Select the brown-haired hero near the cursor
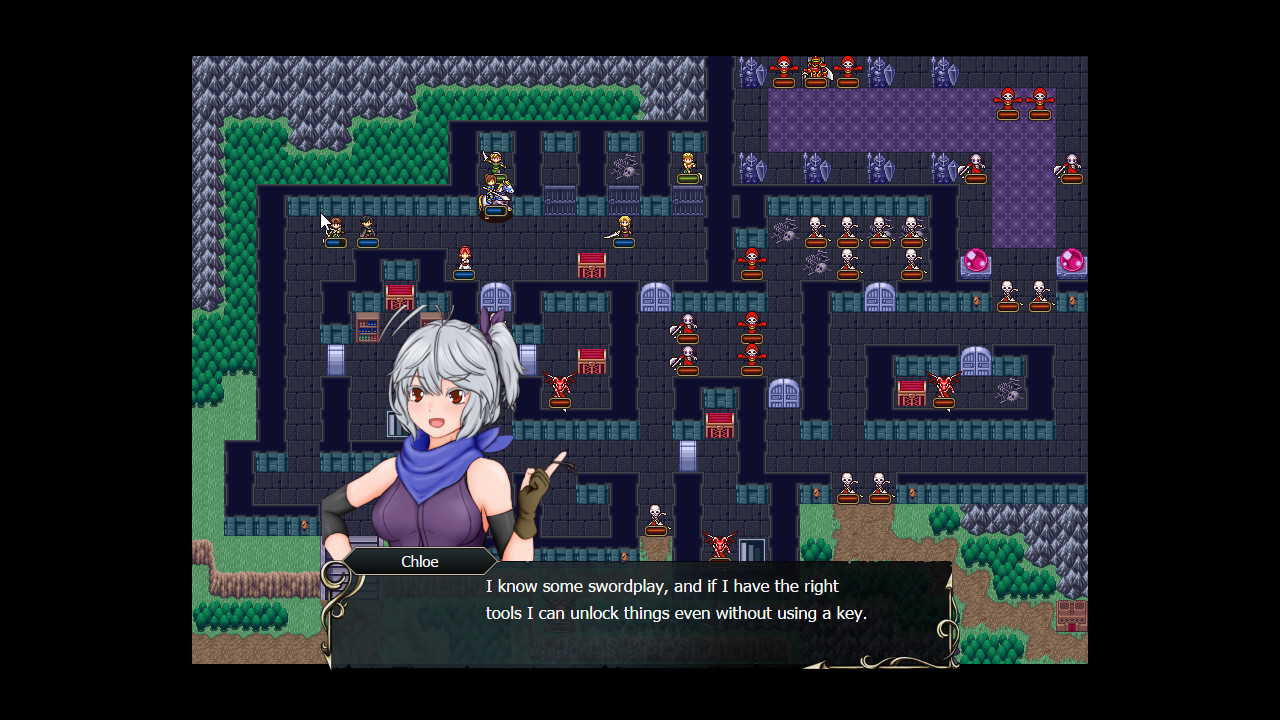Viewport: 1280px width, 720px height. click(x=337, y=225)
